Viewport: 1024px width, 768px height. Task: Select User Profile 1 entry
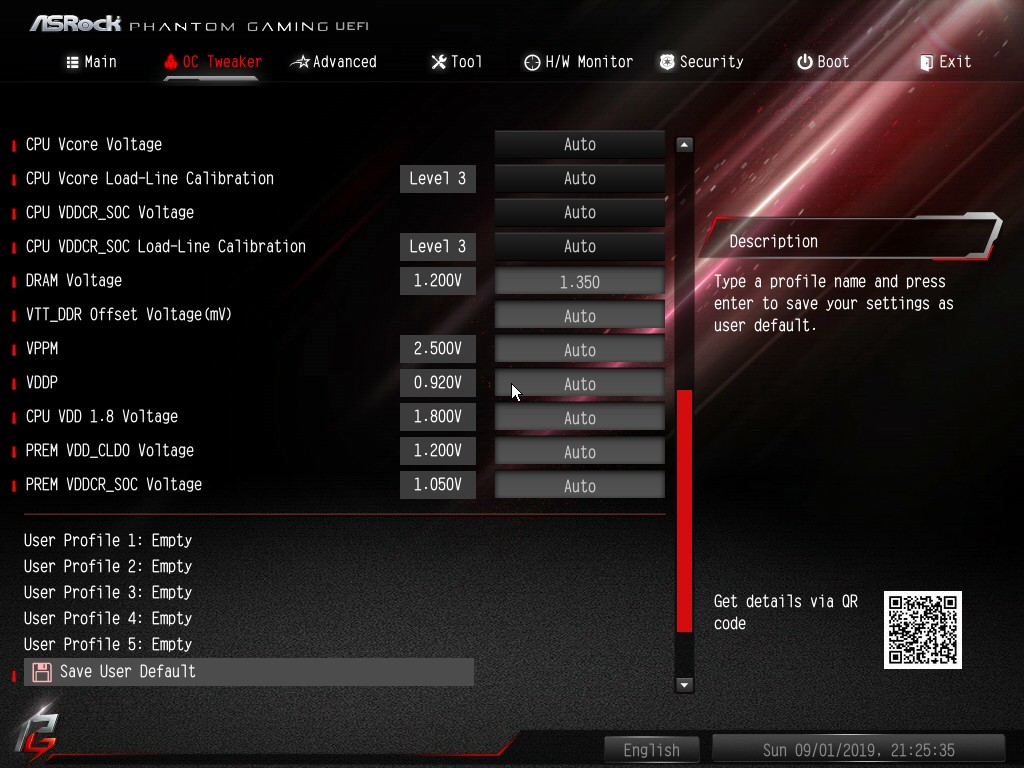pos(108,540)
